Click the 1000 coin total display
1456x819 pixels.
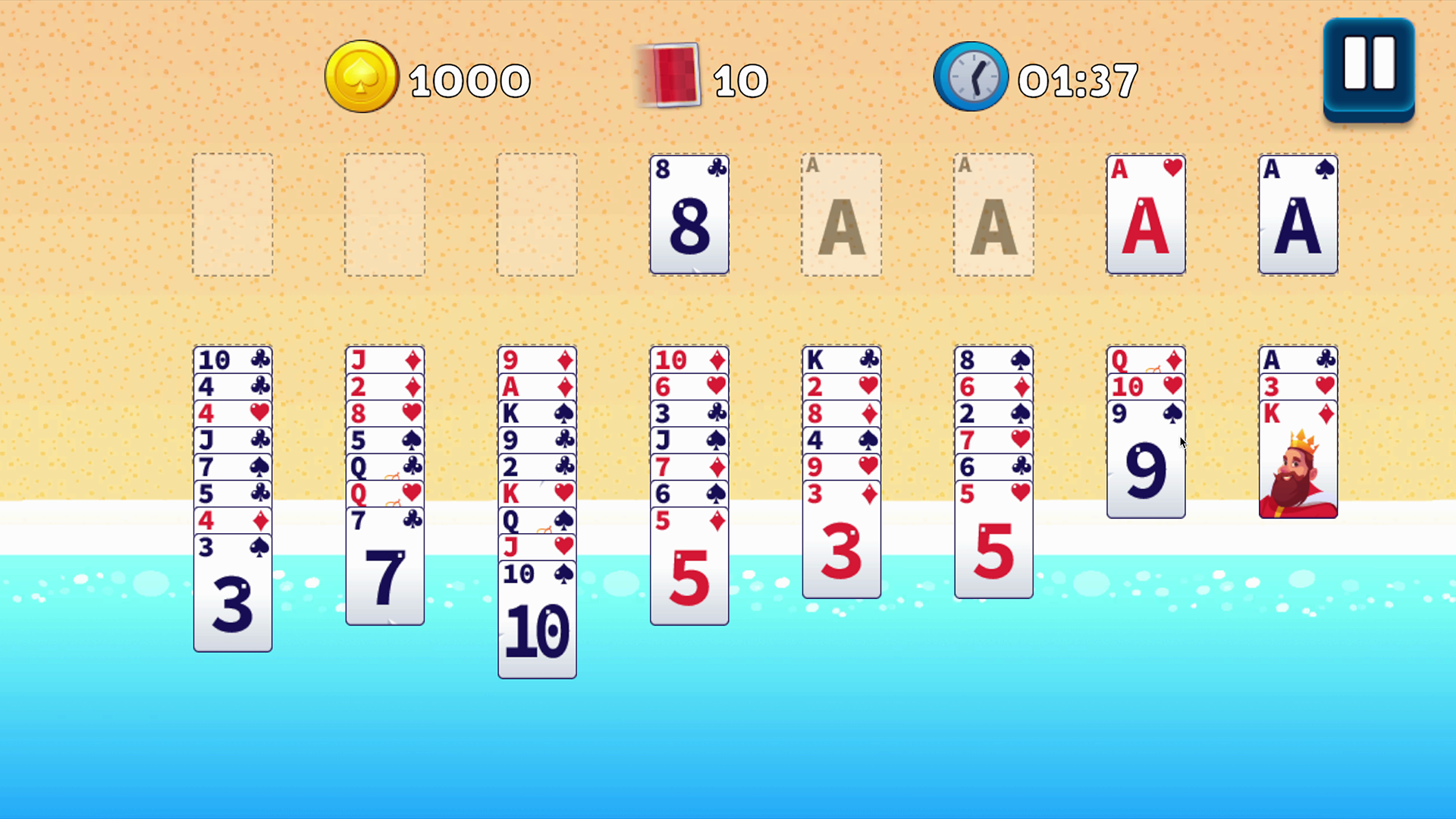(x=470, y=78)
